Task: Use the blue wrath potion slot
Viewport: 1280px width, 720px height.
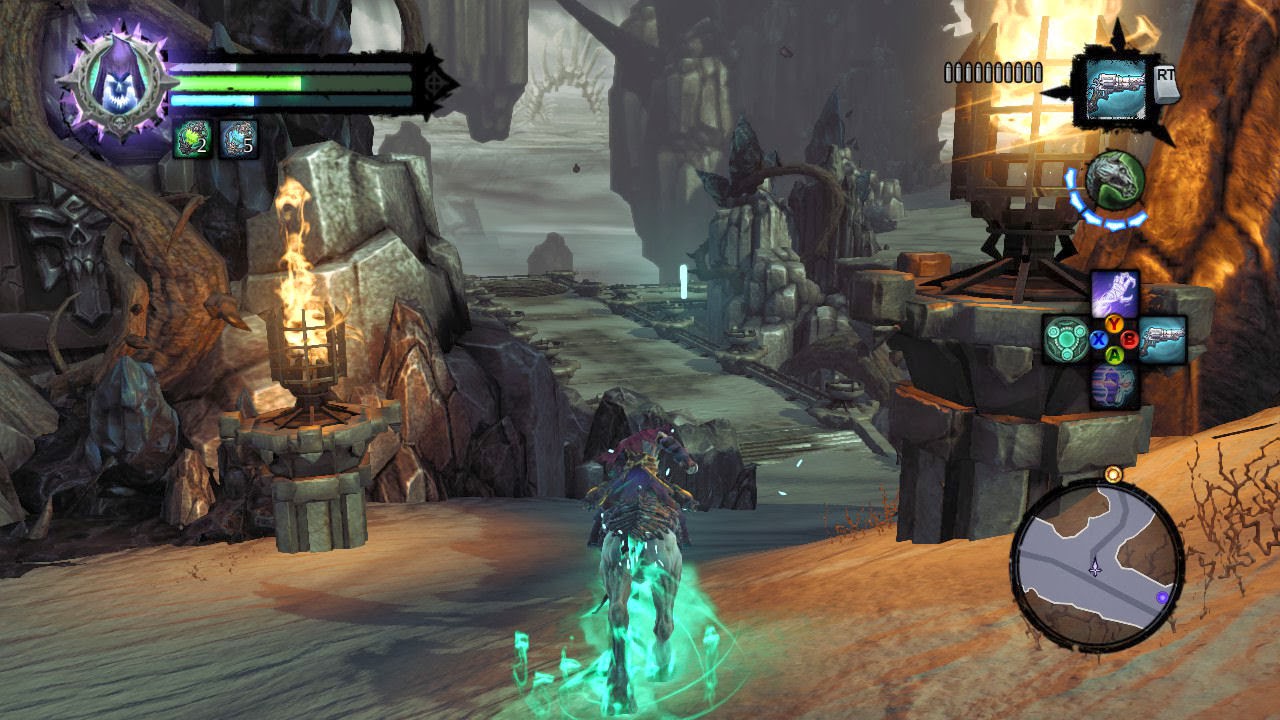Action: (238, 140)
